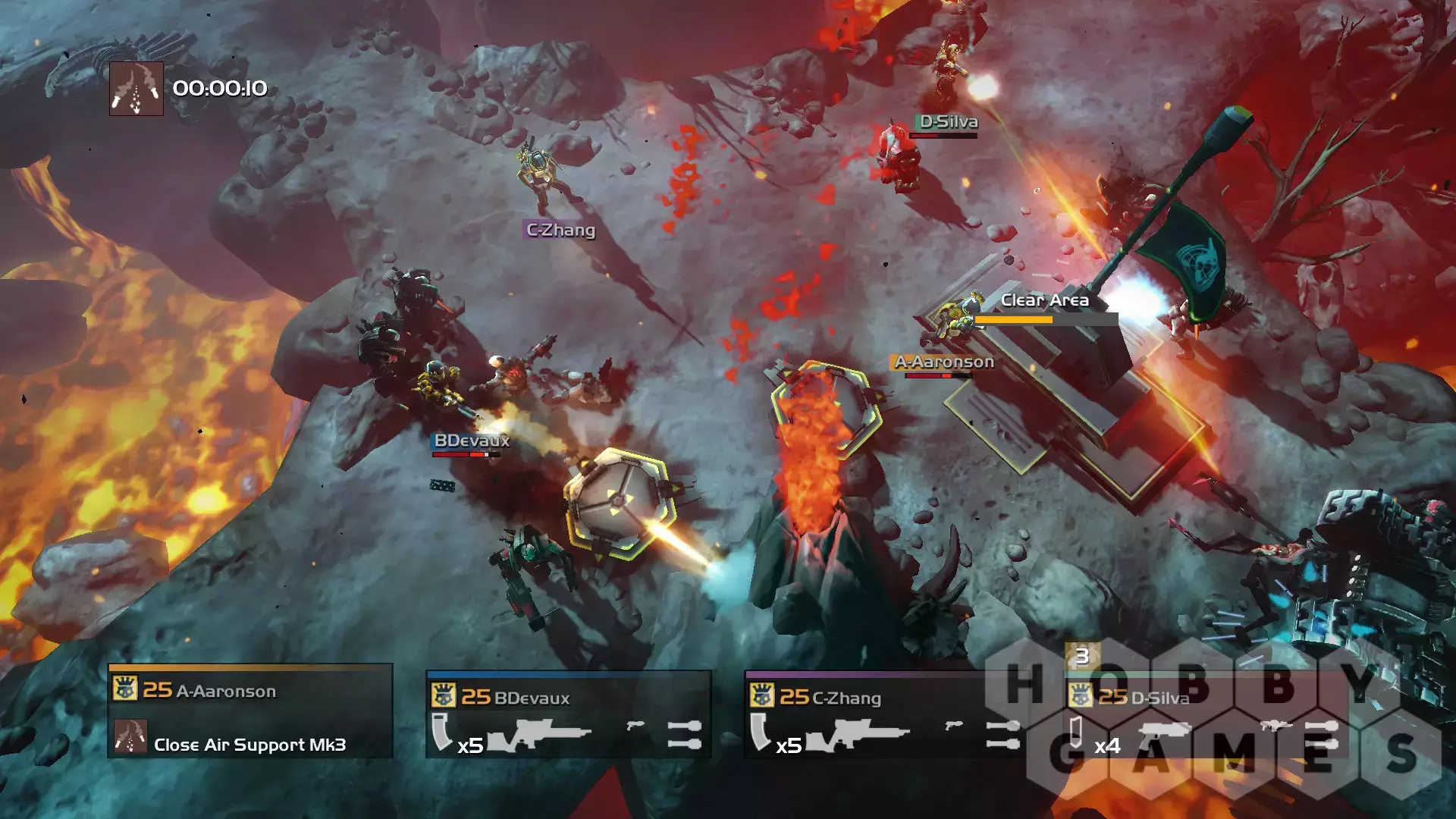Click the Close Air Support Mk3 stratagem label
Screen dimensions: 1456x819
point(249,745)
